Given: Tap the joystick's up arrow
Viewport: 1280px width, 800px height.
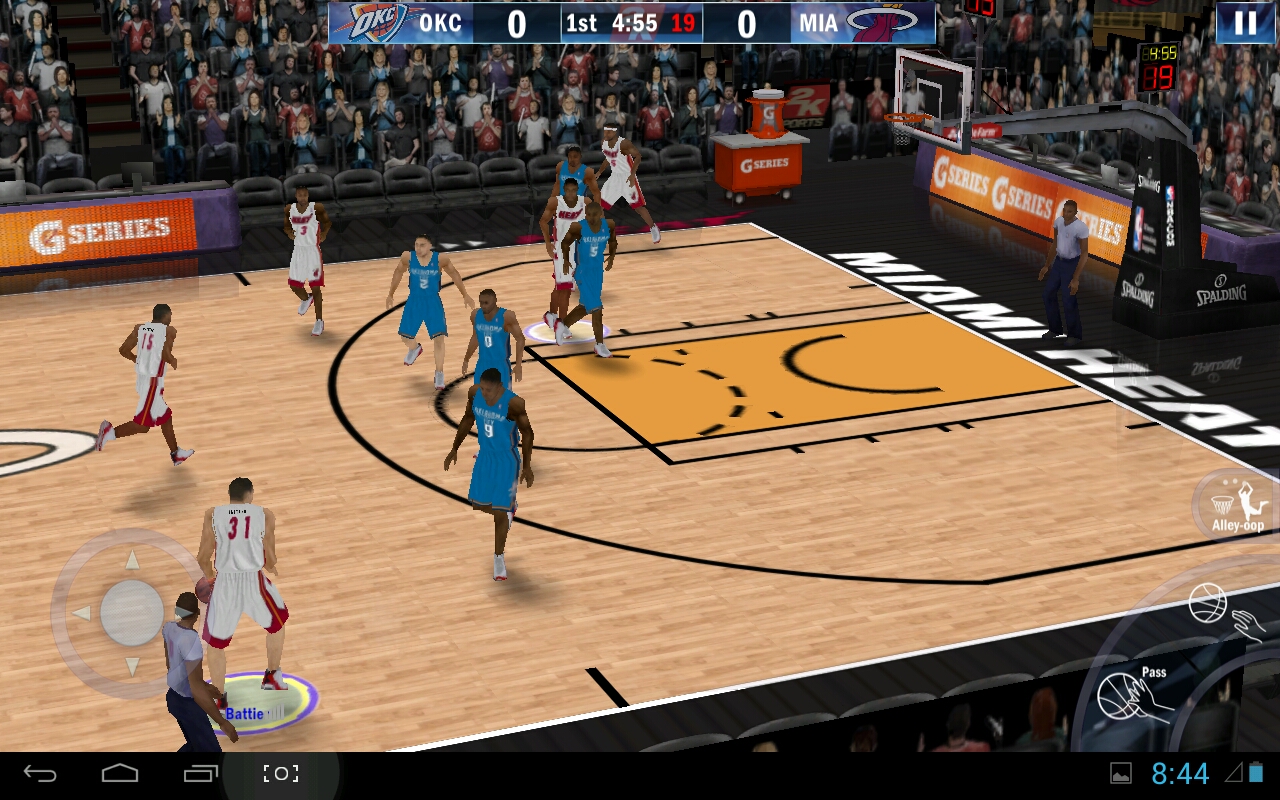Looking at the screenshot, I should click(131, 559).
